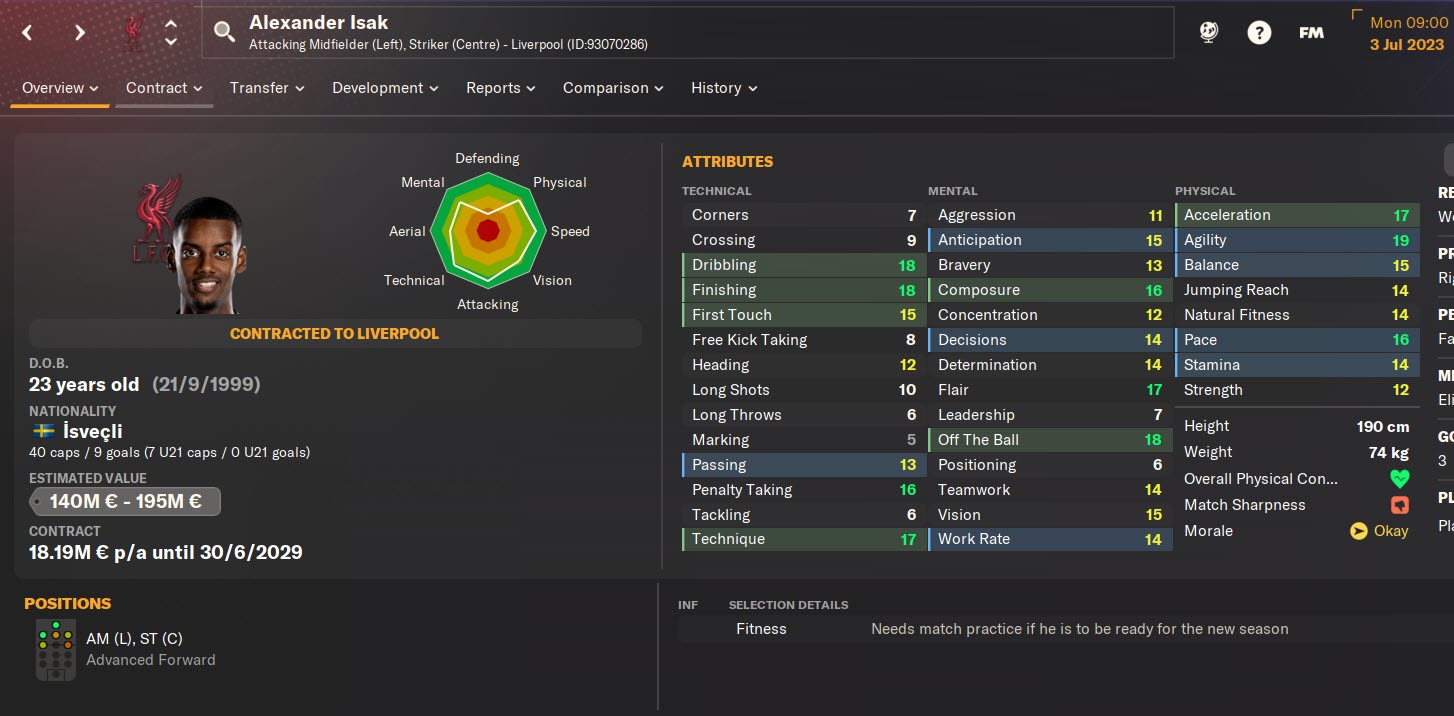Open the FM main menu
This screenshot has width=1454, height=716.
click(x=1311, y=32)
